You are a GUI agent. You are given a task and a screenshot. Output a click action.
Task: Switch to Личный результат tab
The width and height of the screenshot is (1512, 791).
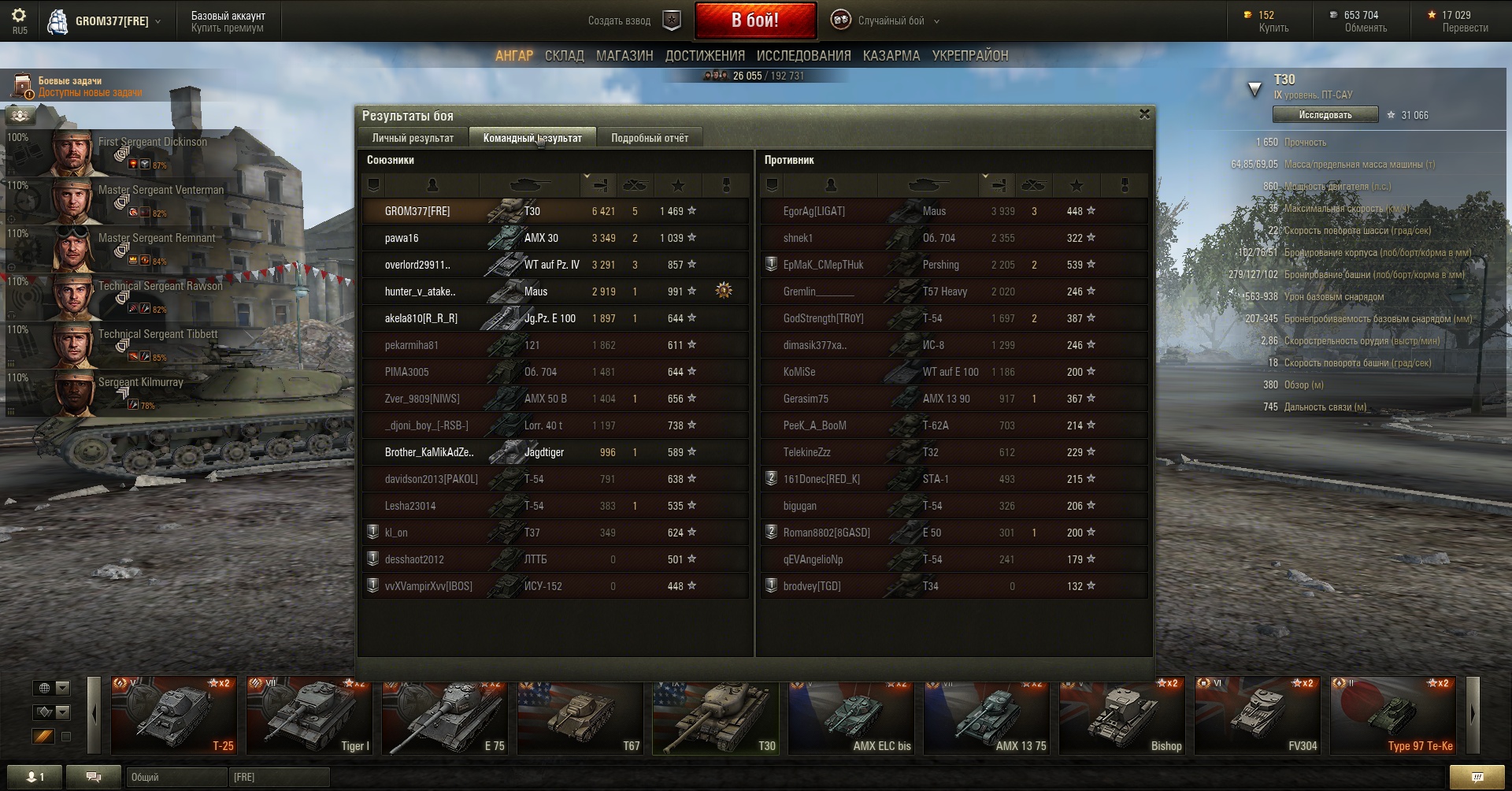(413, 138)
